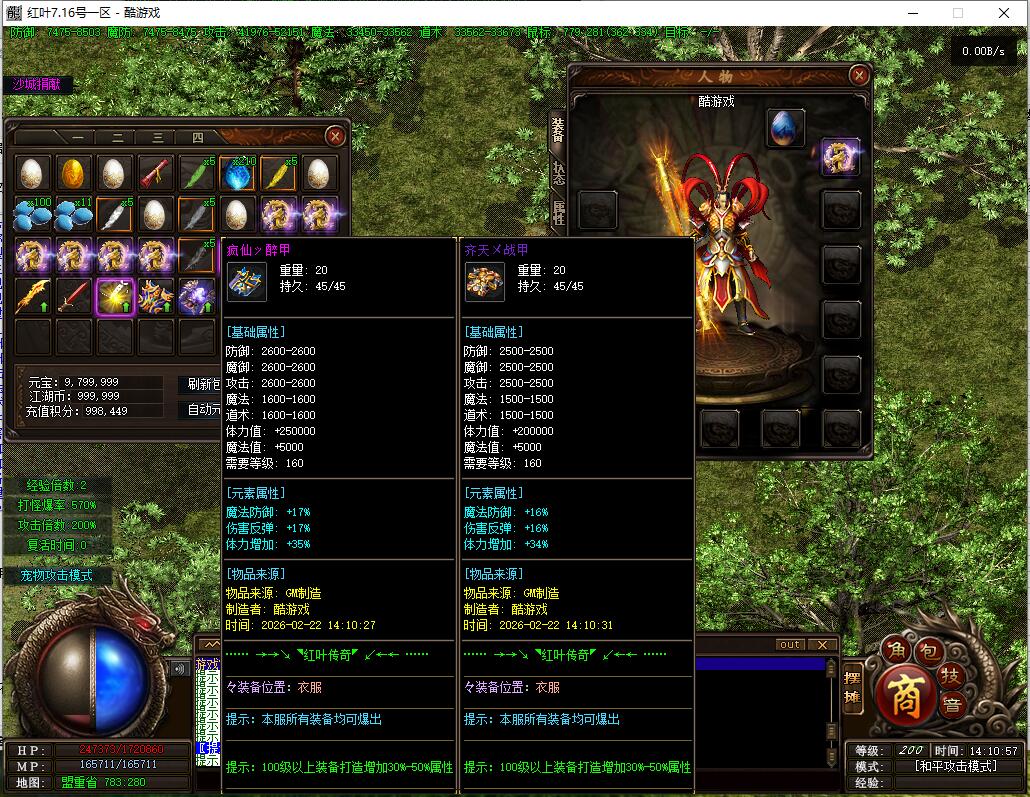Click the 沙城捐献 donation button
This screenshot has height=797, width=1030.
[x=37, y=85]
